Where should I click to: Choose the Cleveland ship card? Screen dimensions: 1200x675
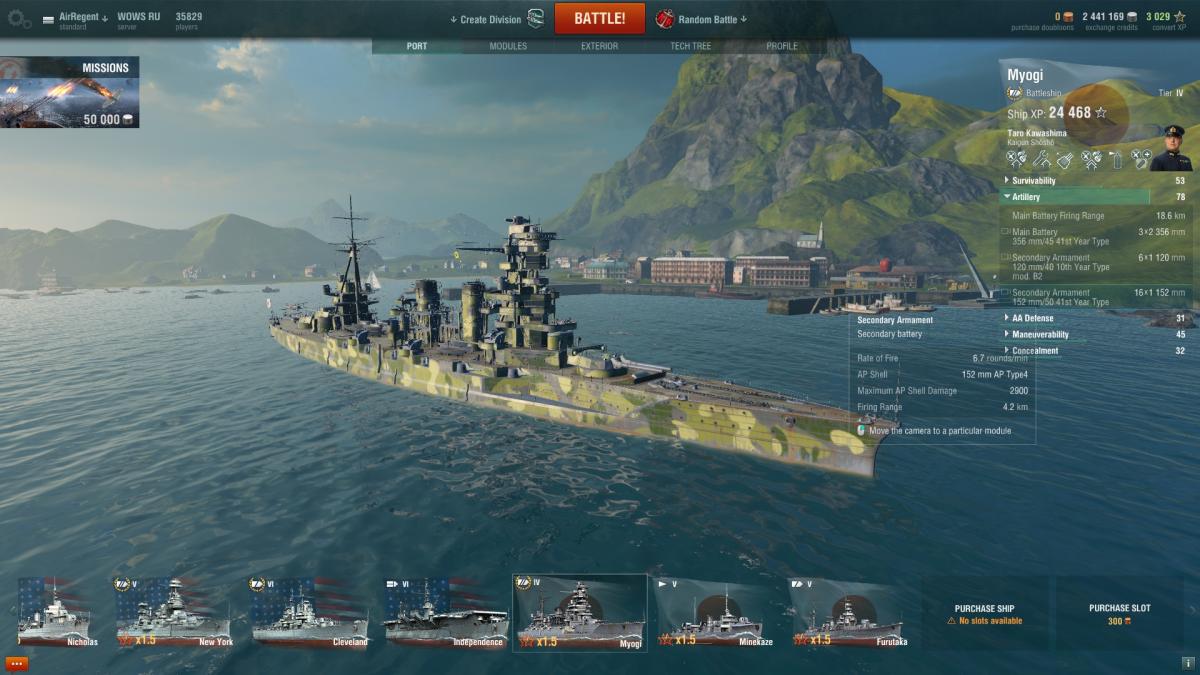coord(310,612)
